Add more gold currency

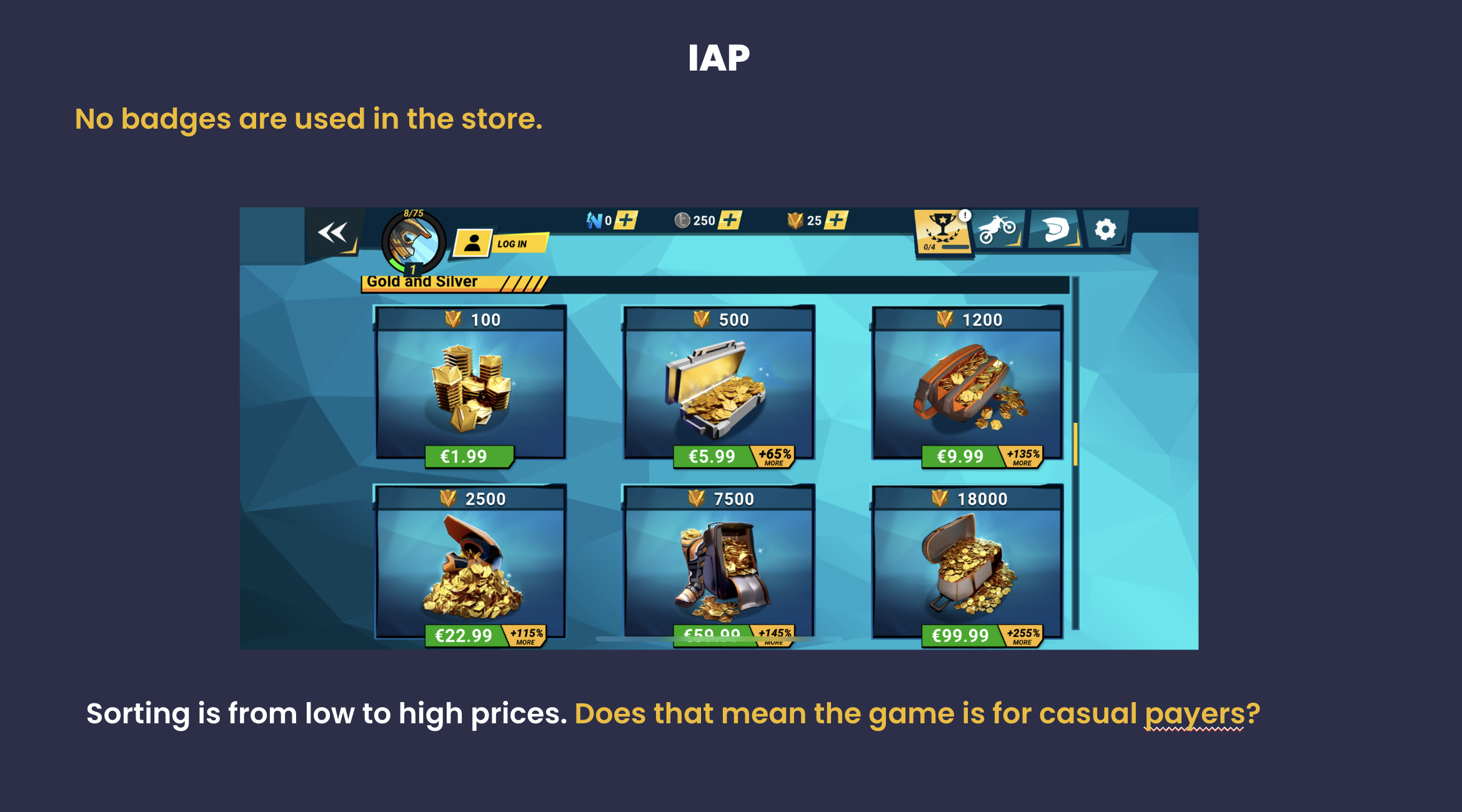point(836,220)
